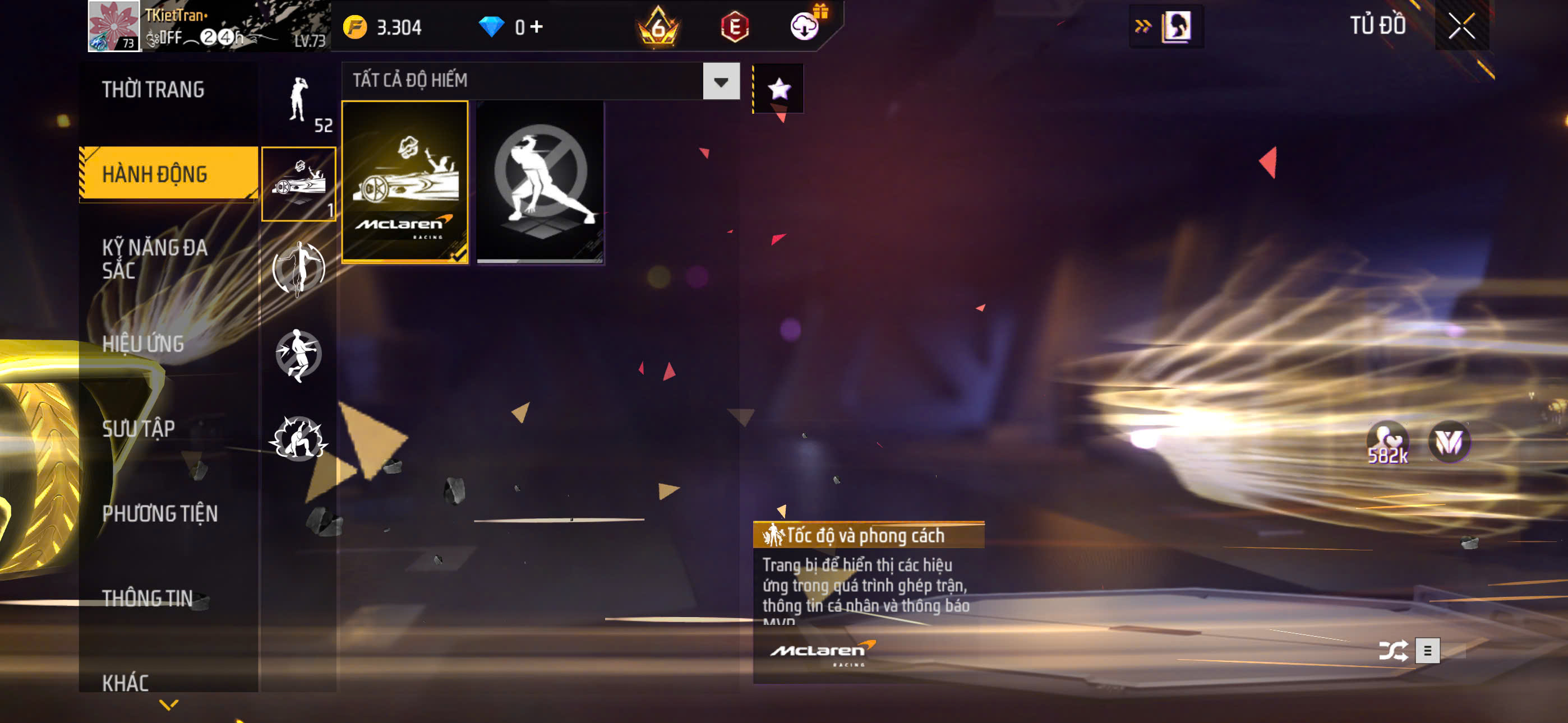
Task: Switch to the Thời Trang tab
Action: click(154, 90)
